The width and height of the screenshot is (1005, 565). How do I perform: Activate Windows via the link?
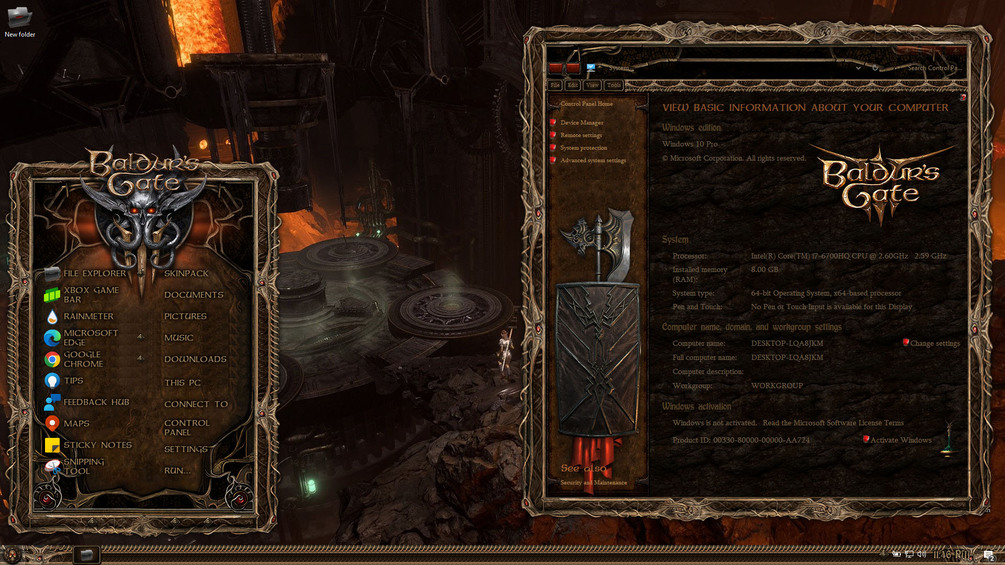pyautogui.click(x=900, y=440)
